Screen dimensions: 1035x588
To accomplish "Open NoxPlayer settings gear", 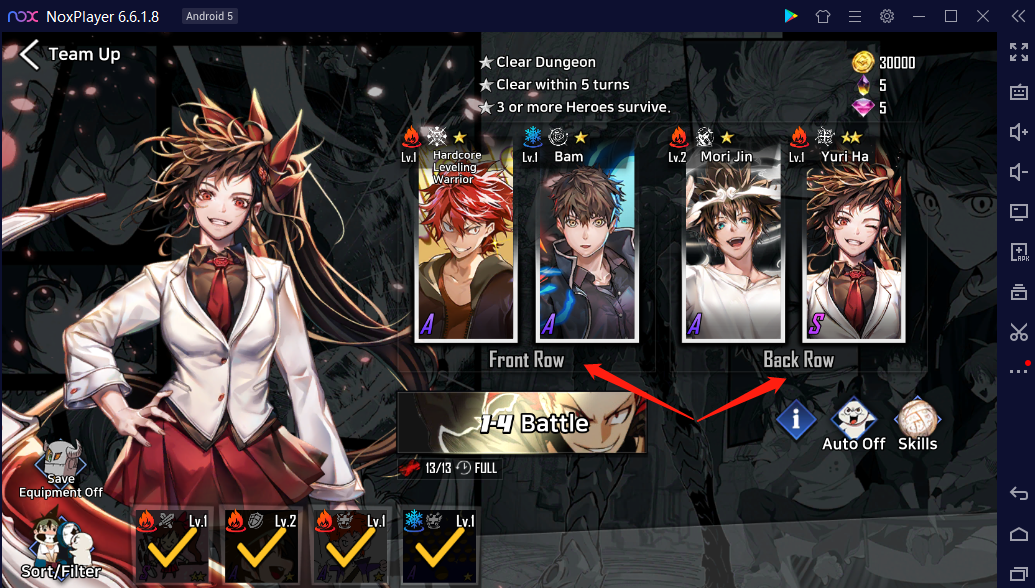I will point(886,16).
